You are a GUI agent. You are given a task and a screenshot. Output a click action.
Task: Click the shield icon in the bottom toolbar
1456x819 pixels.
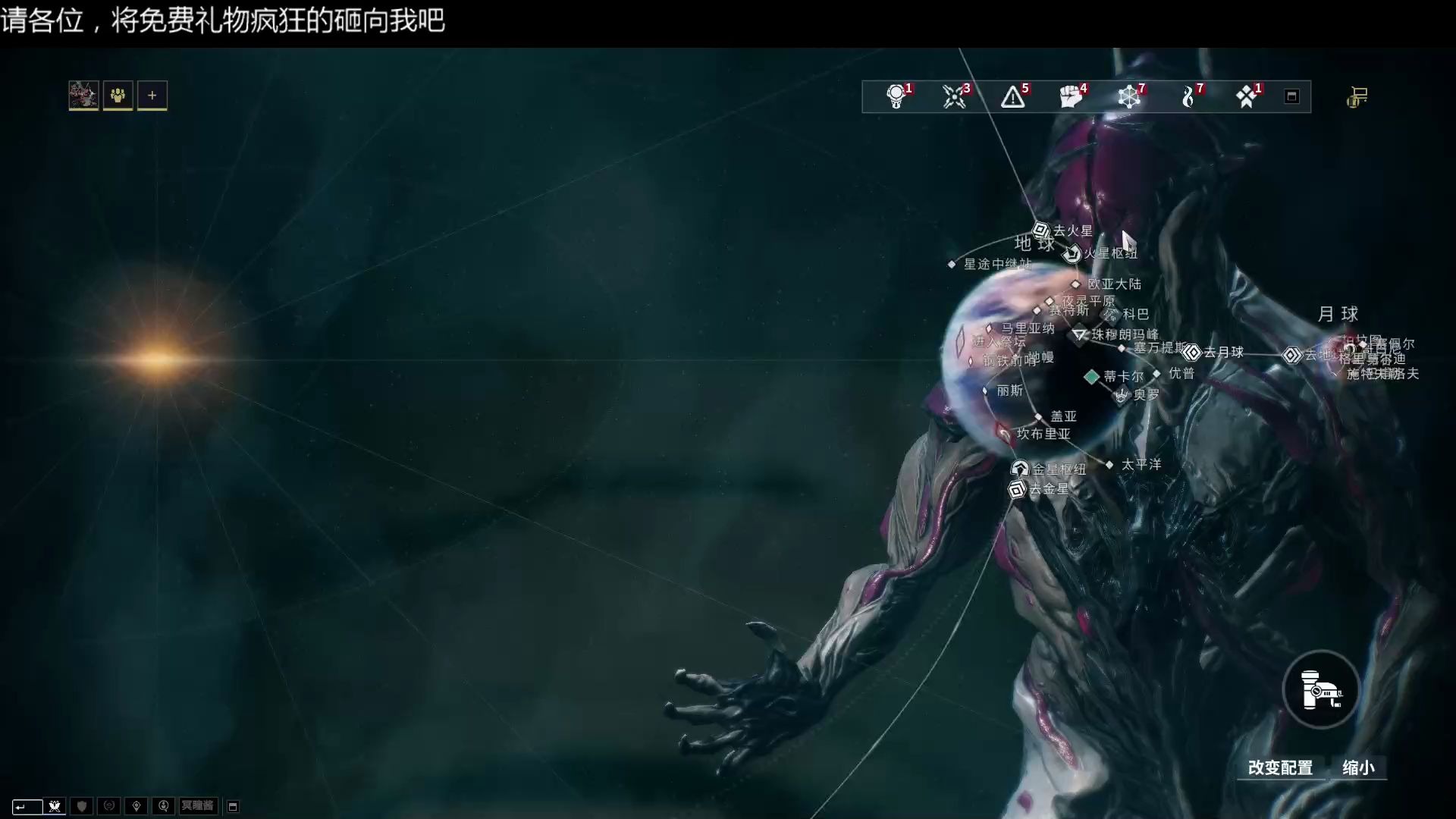point(81,806)
